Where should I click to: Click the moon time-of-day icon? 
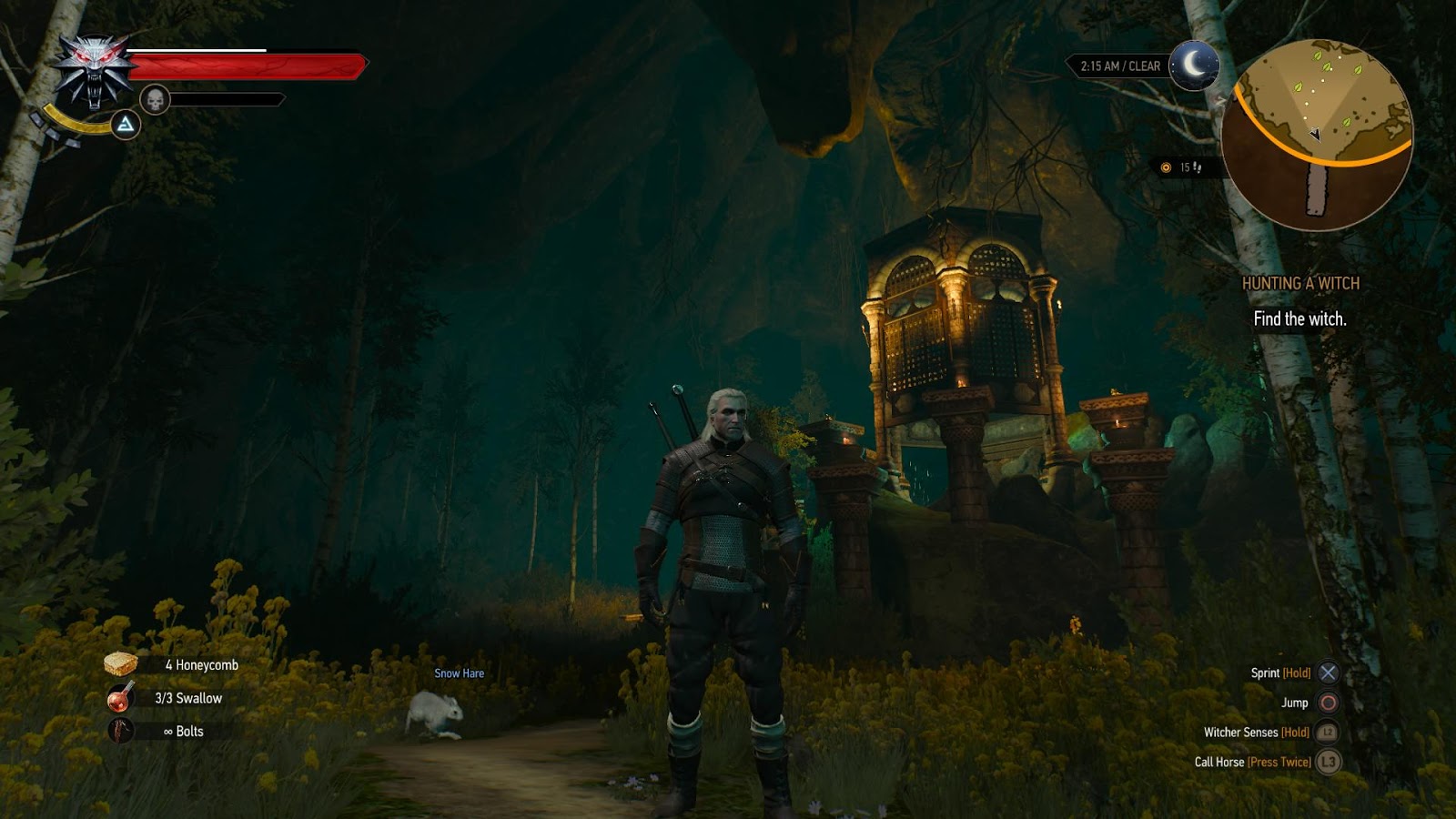pyautogui.click(x=1193, y=65)
